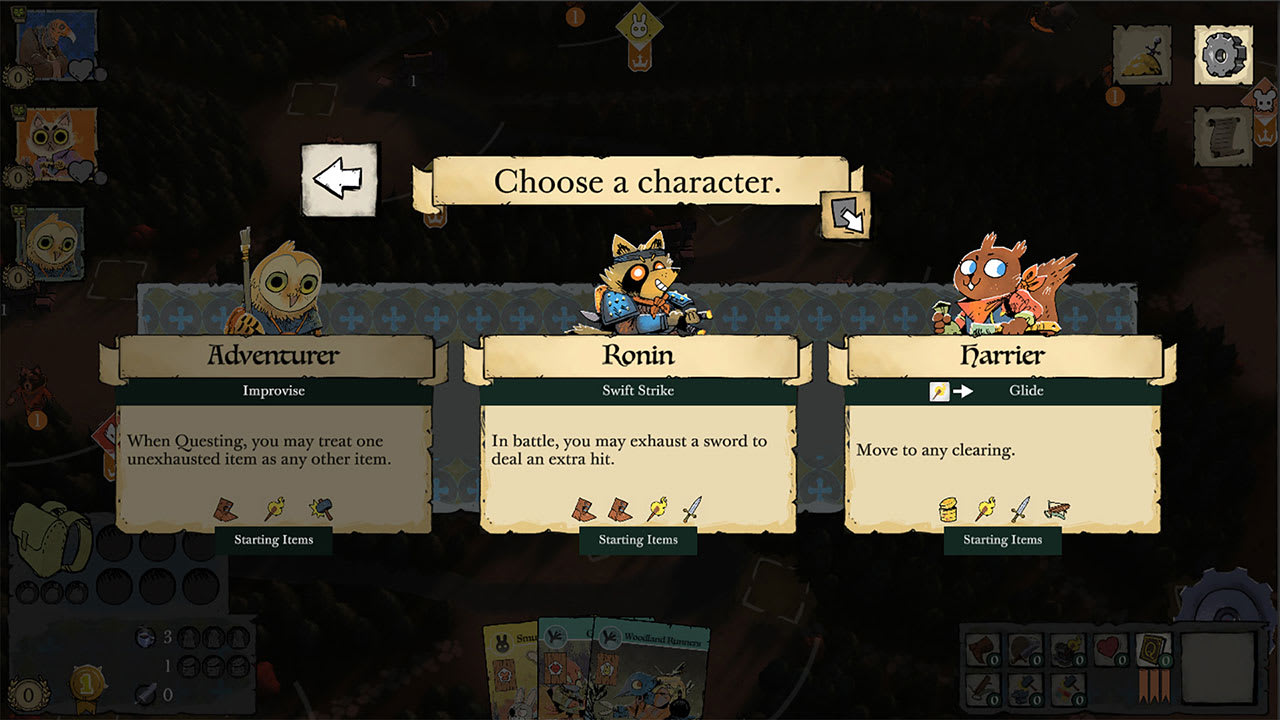Select the hammer starting item under Adventurer
The height and width of the screenshot is (720, 1280).
click(324, 508)
